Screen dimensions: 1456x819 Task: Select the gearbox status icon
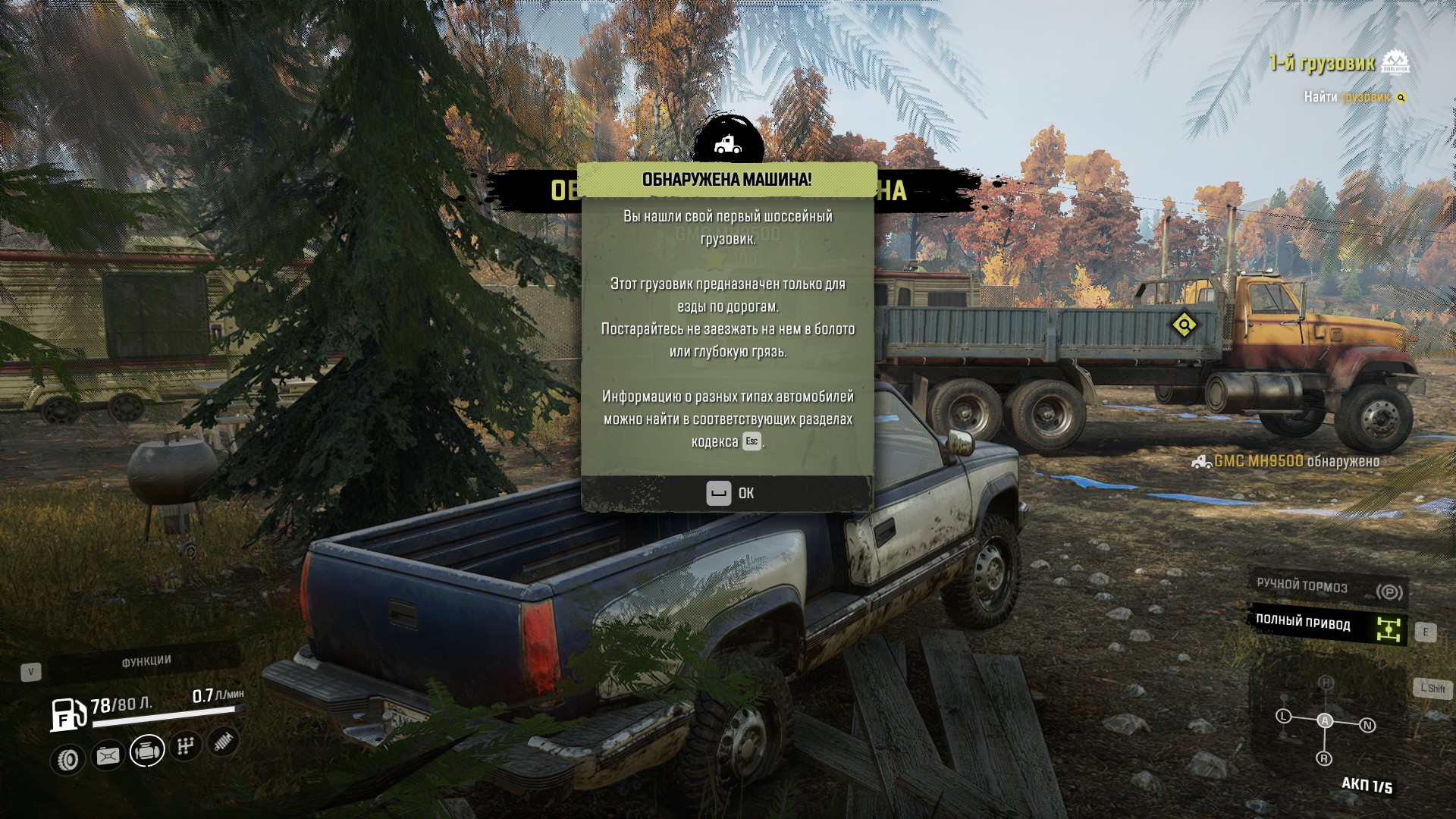pos(185,746)
